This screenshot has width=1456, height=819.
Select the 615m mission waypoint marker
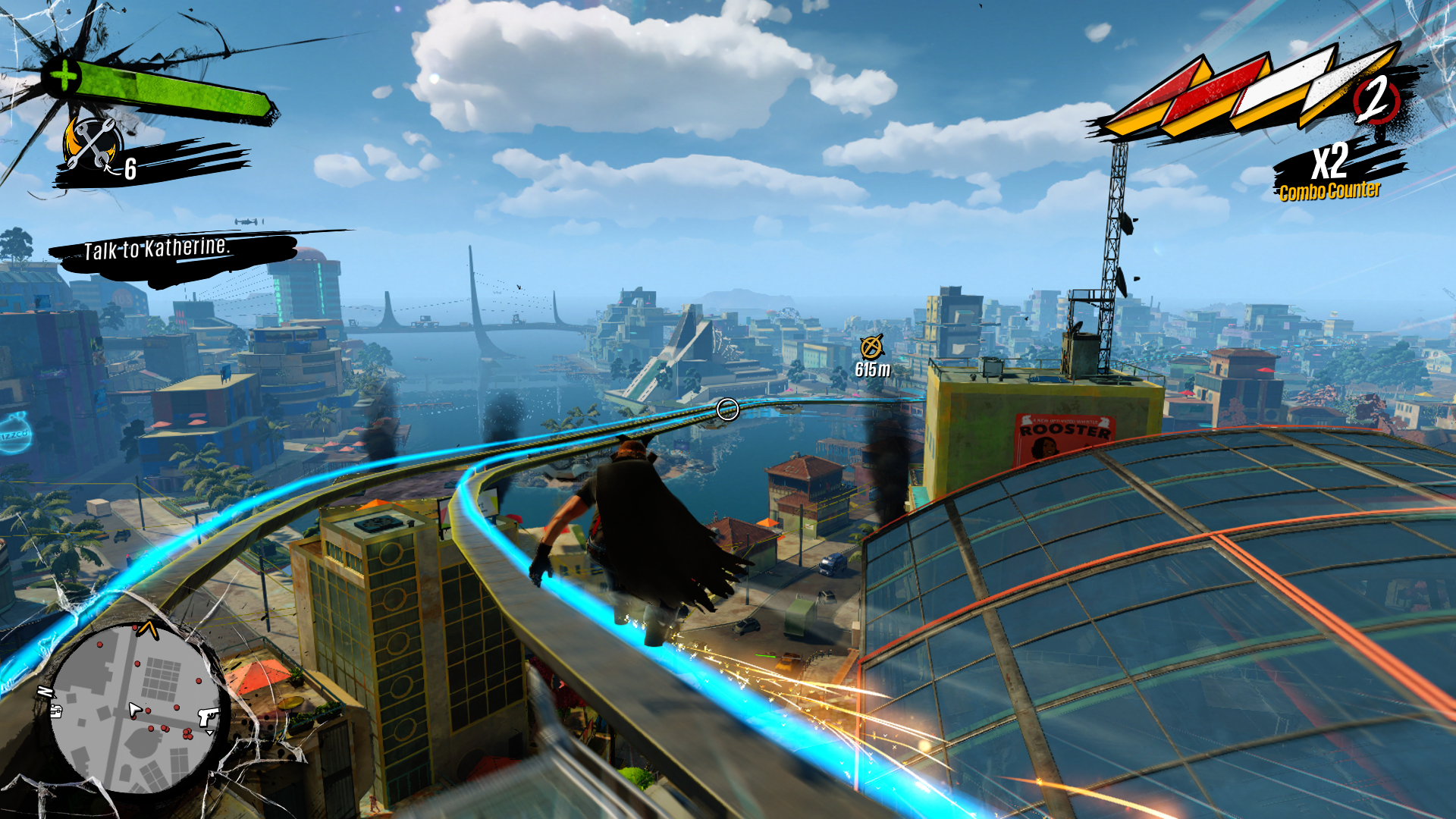pos(871,347)
